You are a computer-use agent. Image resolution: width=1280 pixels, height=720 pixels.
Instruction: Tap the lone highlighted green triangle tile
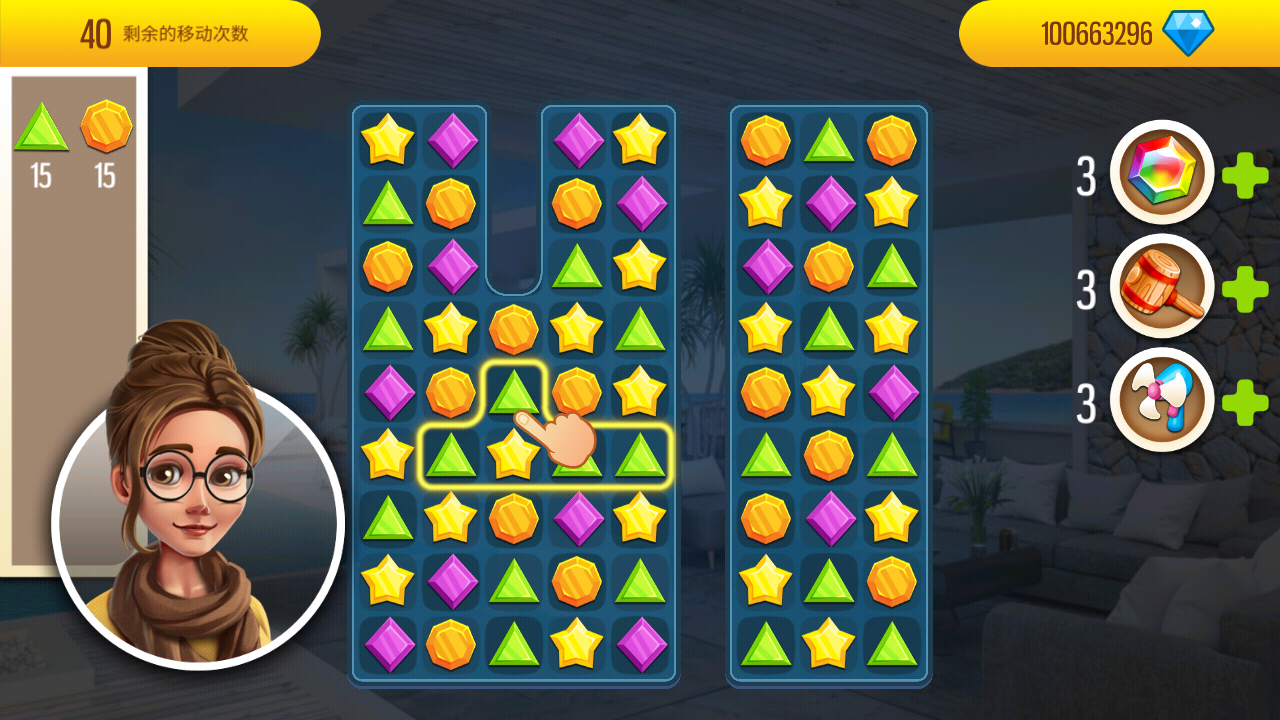(514, 391)
